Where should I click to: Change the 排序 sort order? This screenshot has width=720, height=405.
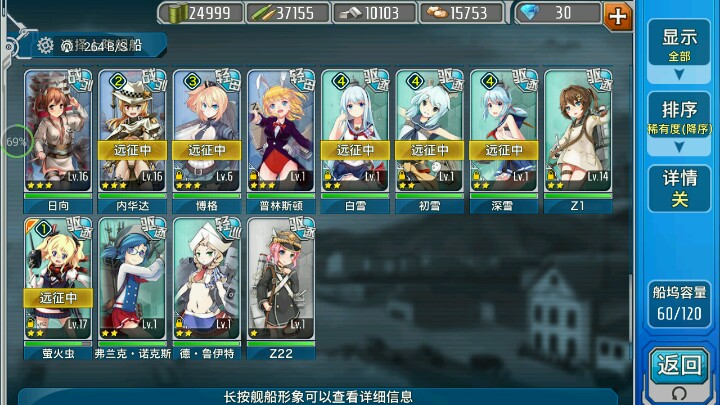(679, 121)
